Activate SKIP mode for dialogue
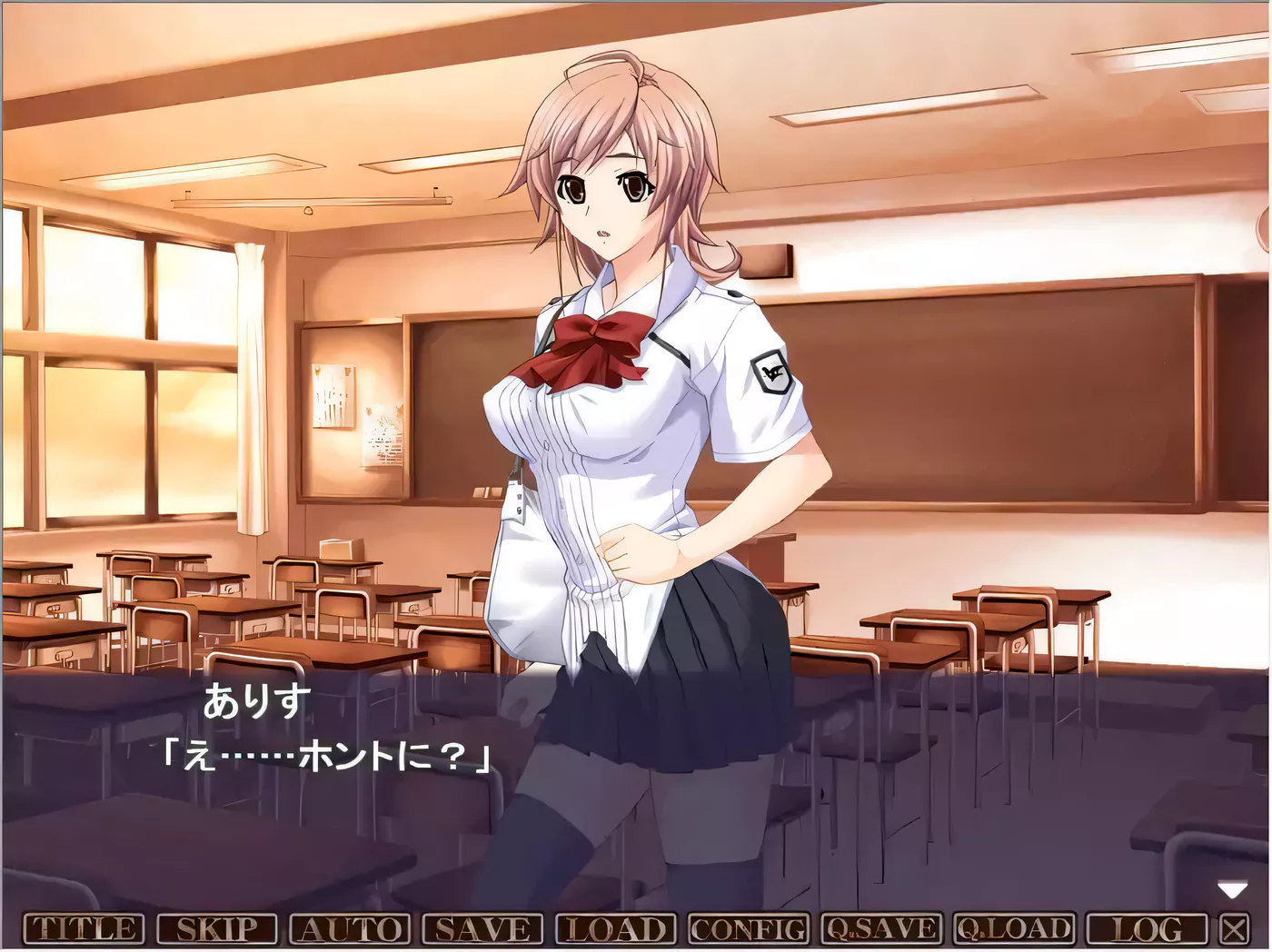1272x952 pixels. (x=217, y=929)
